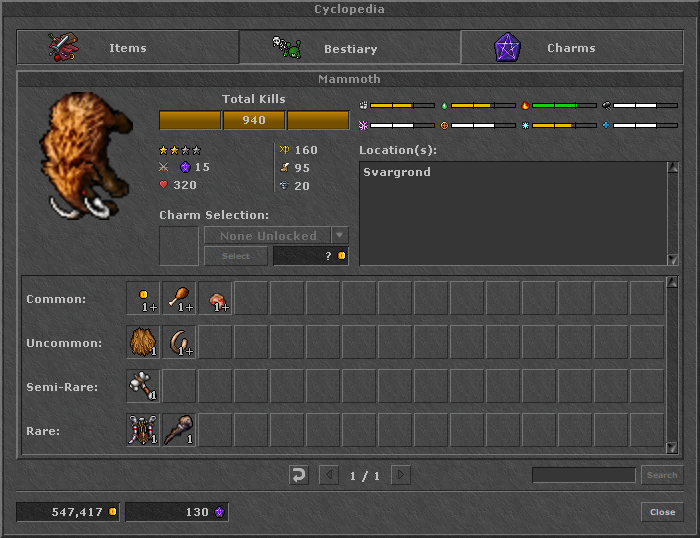Screen dimensions: 700x538
Task: Click the Select charm button
Action: [x=235, y=256]
